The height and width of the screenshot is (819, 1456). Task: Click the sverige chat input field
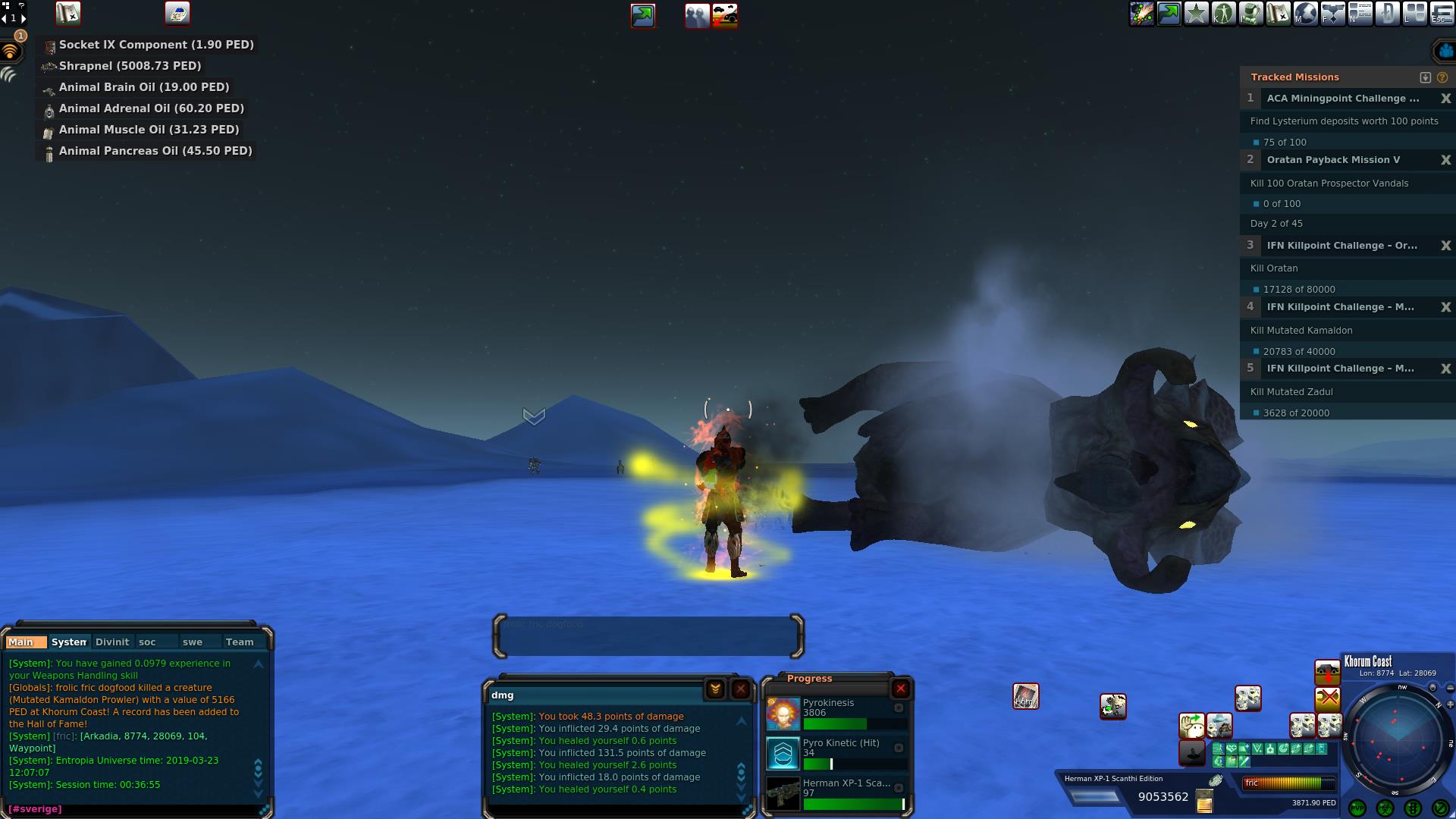click(136, 809)
